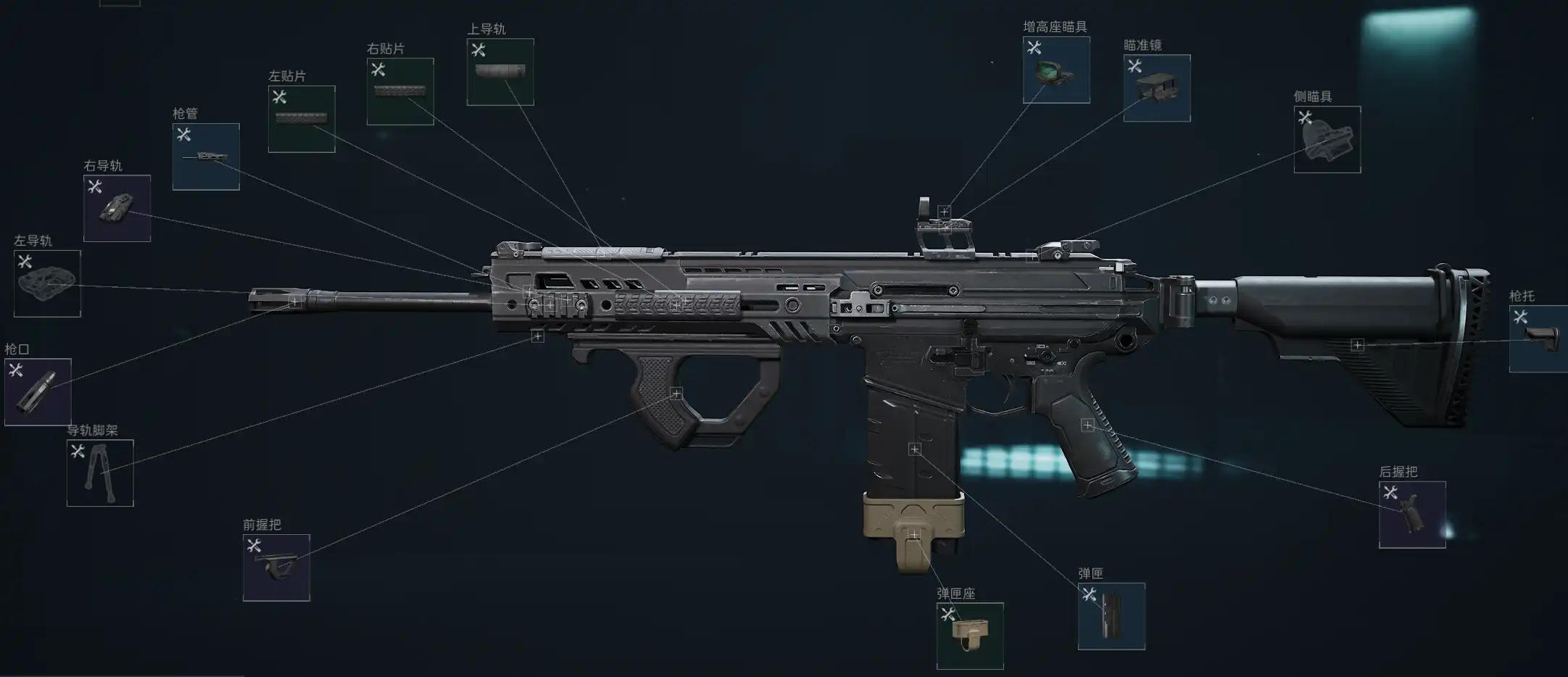This screenshot has height=677, width=1568.
Task: Open the 前握把 foregrip slot
Action: pos(276,568)
